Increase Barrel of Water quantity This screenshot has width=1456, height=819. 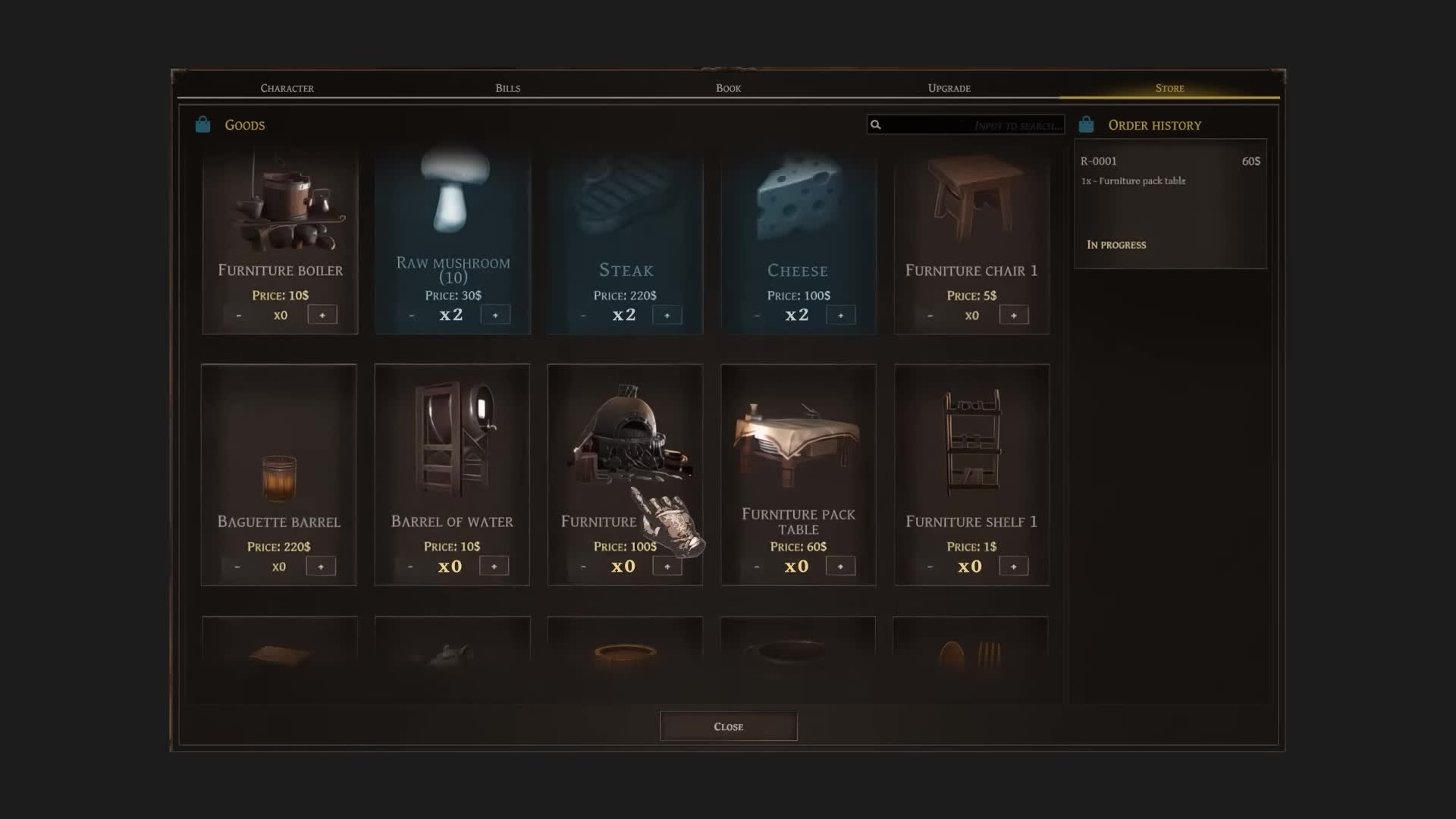coord(494,566)
